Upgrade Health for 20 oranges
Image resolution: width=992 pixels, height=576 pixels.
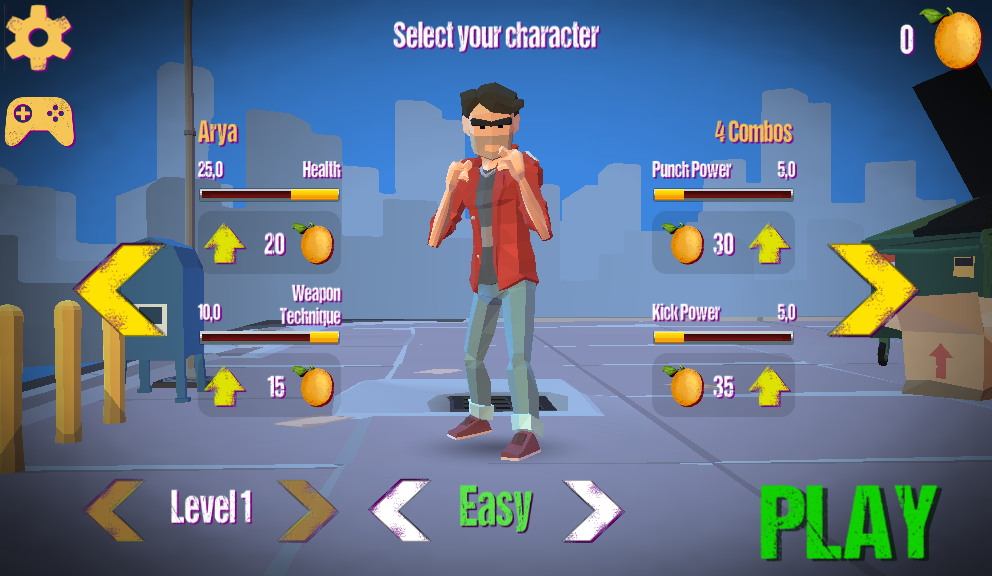click(x=225, y=244)
